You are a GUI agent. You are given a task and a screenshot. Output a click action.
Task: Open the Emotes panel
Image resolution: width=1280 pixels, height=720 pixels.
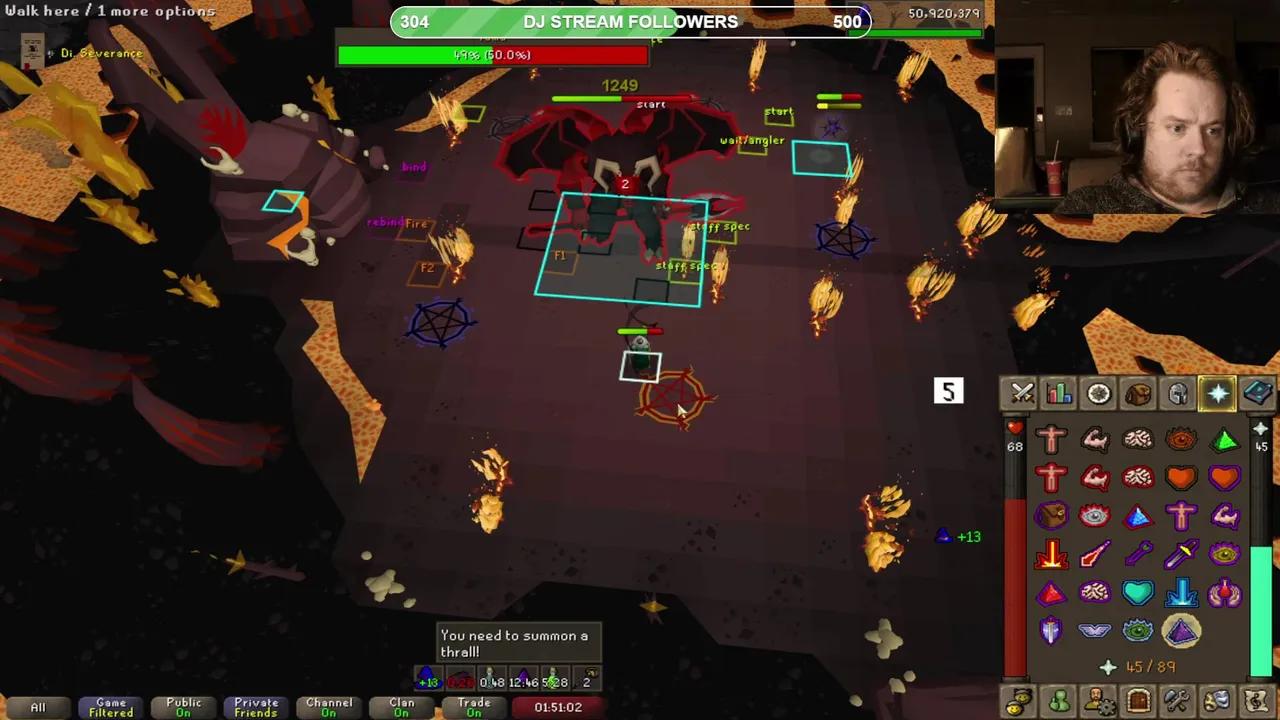coord(1218,700)
